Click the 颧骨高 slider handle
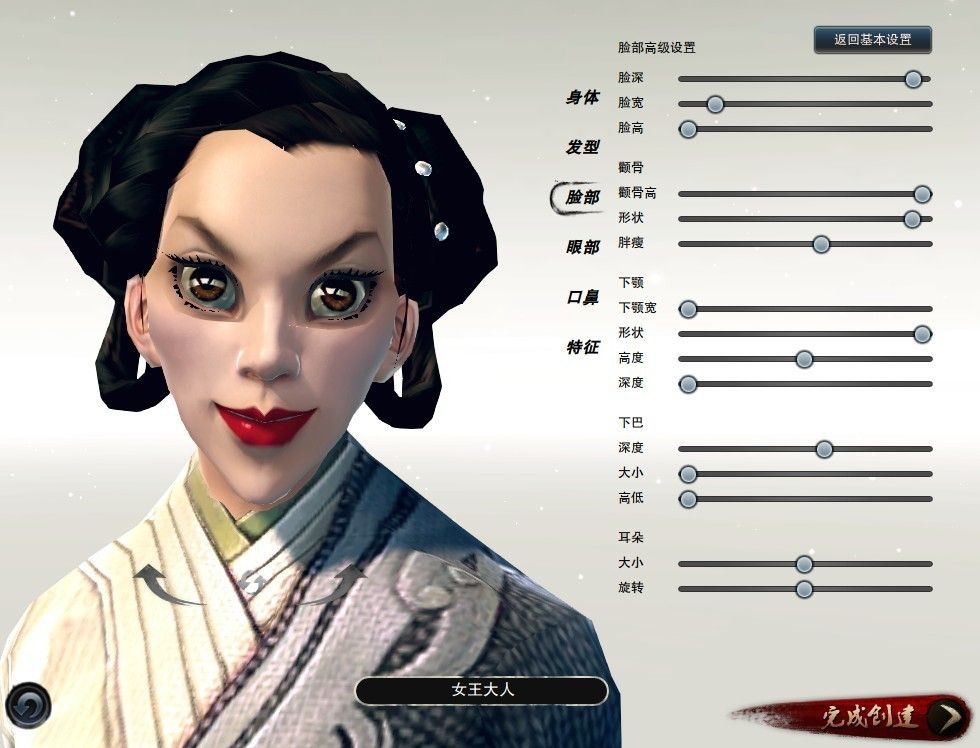Viewport: 980px width, 748px height. click(923, 194)
